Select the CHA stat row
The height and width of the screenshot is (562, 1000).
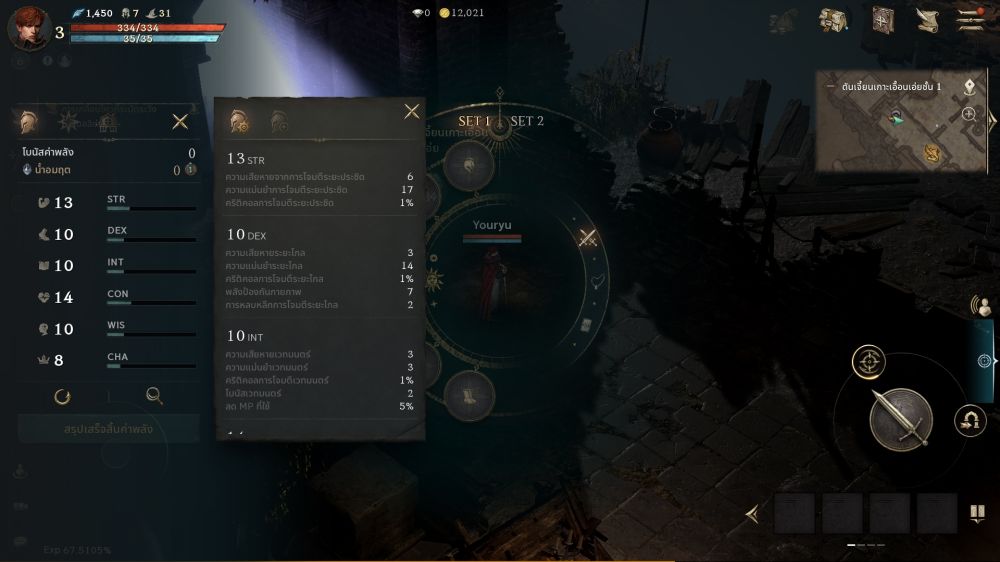click(110, 360)
